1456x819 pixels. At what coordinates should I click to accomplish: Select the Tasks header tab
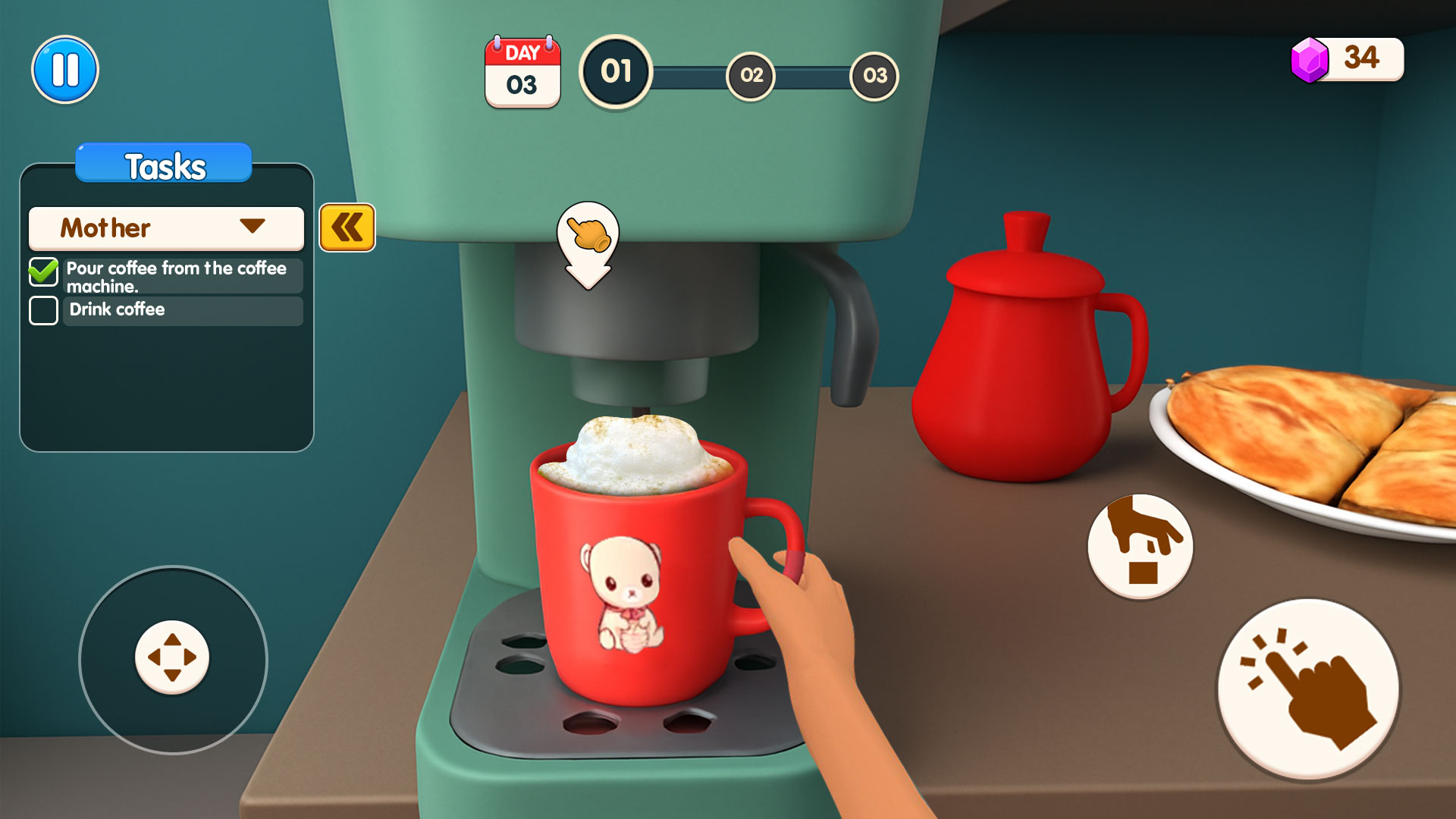point(163,163)
